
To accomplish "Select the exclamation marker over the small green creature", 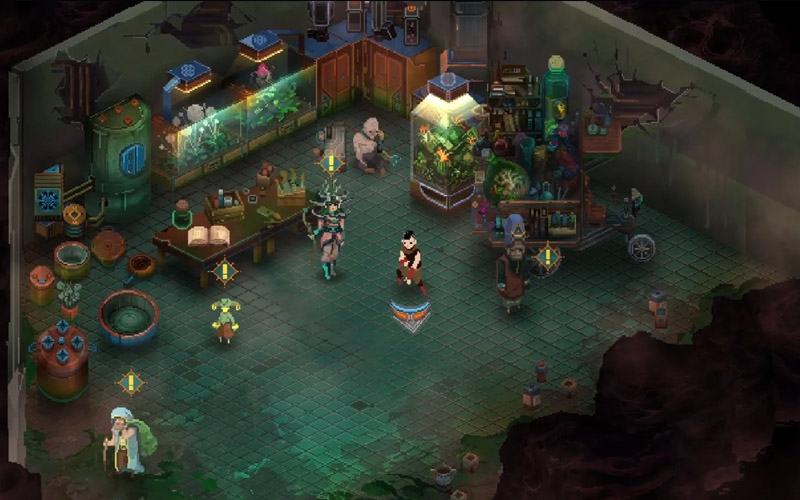I will pyautogui.click(x=225, y=270).
